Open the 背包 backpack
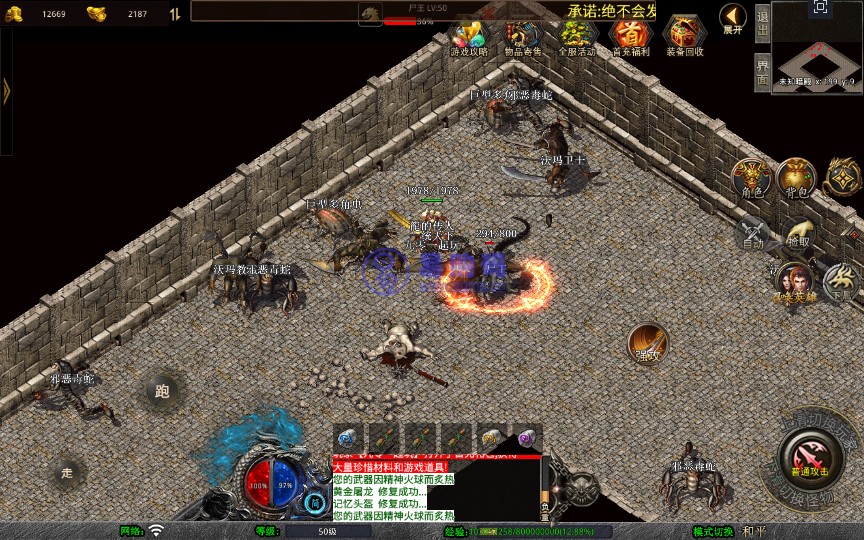Screen dimensions: 864x540 pyautogui.click(x=797, y=177)
